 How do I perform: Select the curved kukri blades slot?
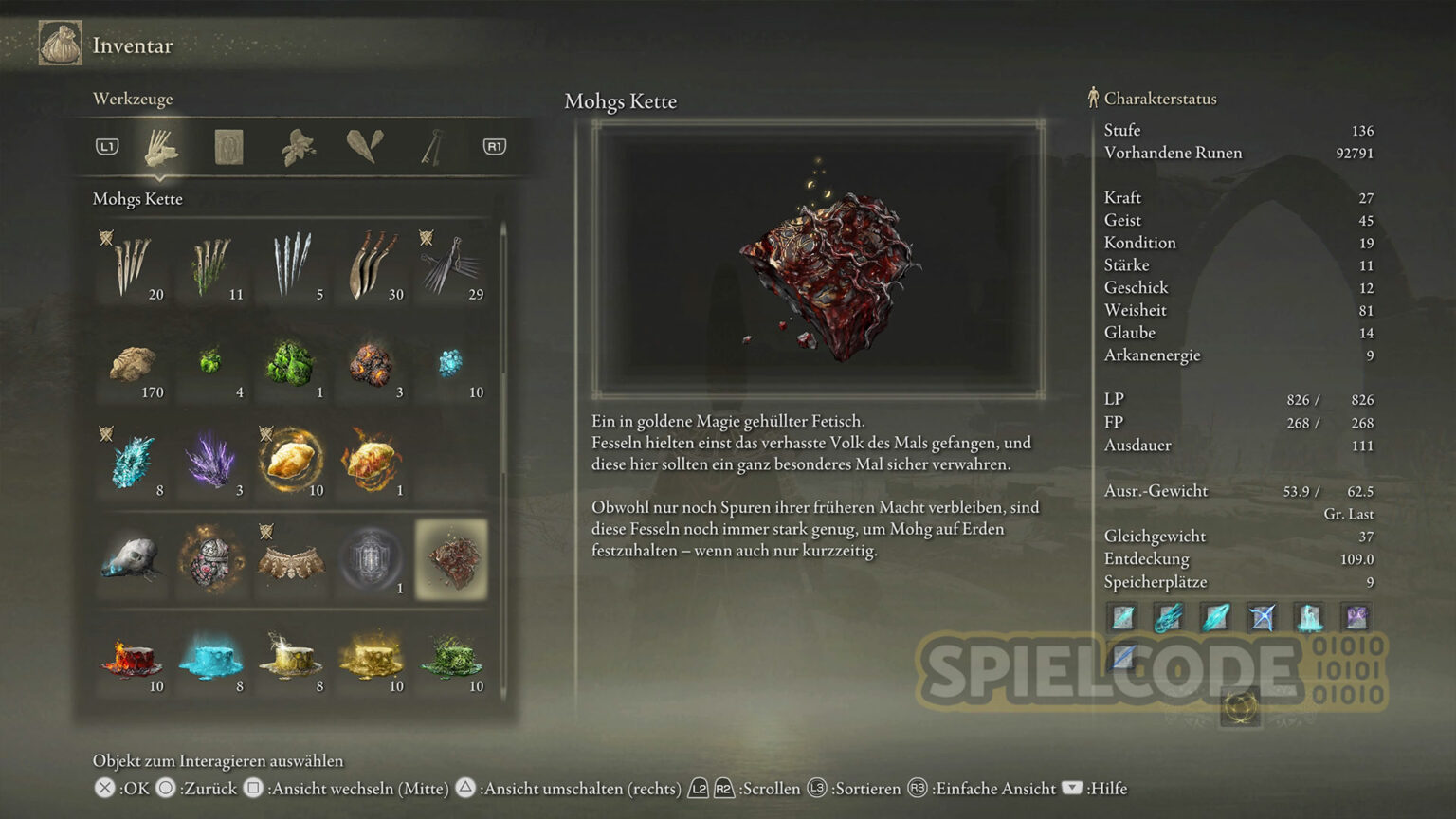click(371, 266)
